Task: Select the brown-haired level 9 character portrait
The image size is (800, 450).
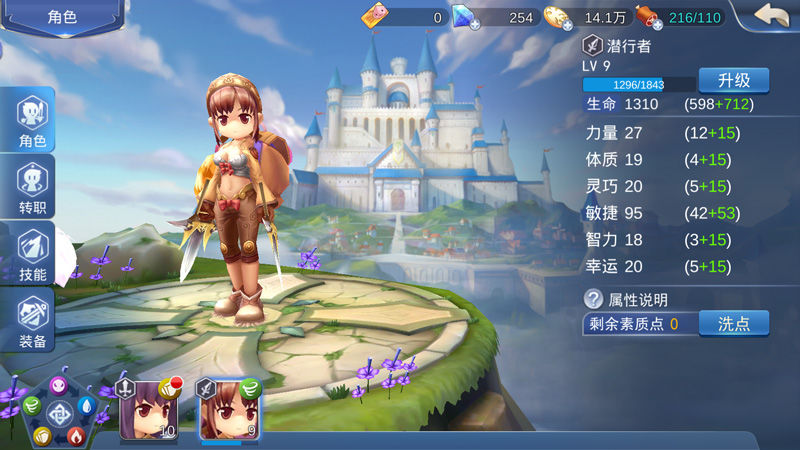Action: click(229, 410)
